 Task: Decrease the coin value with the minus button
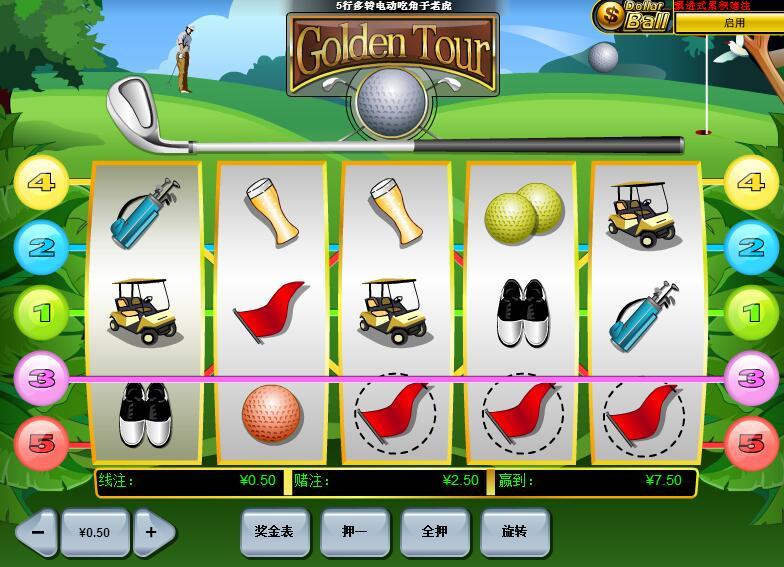(x=38, y=532)
